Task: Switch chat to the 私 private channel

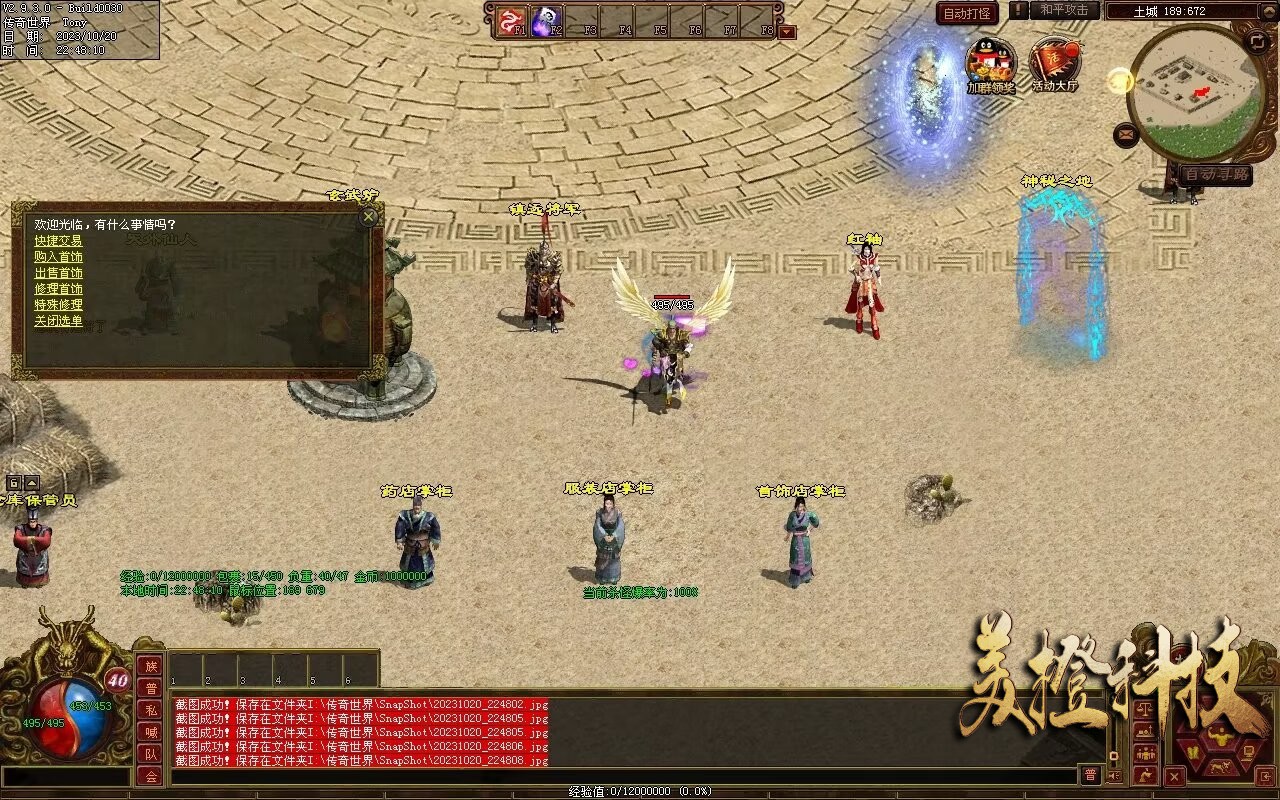Action: pyautogui.click(x=150, y=710)
